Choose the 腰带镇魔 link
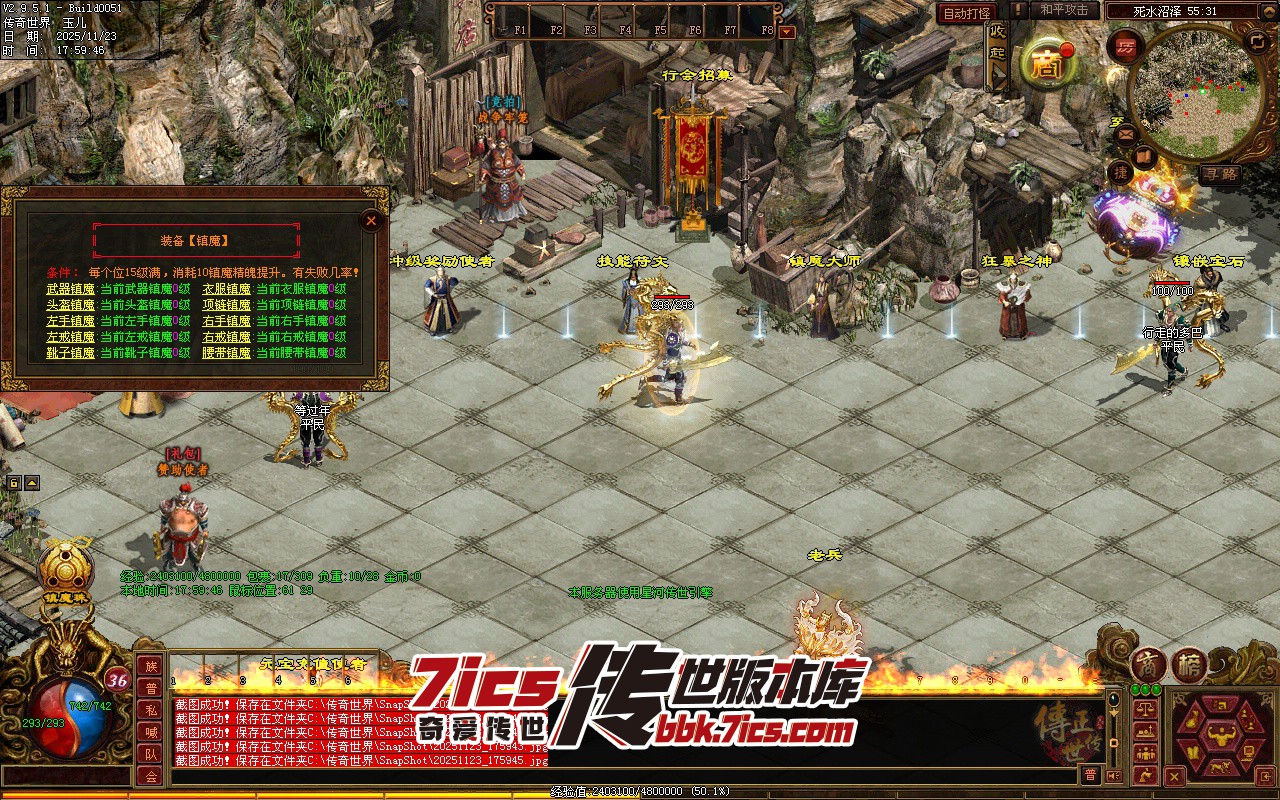This screenshot has height=800, width=1280. point(226,353)
